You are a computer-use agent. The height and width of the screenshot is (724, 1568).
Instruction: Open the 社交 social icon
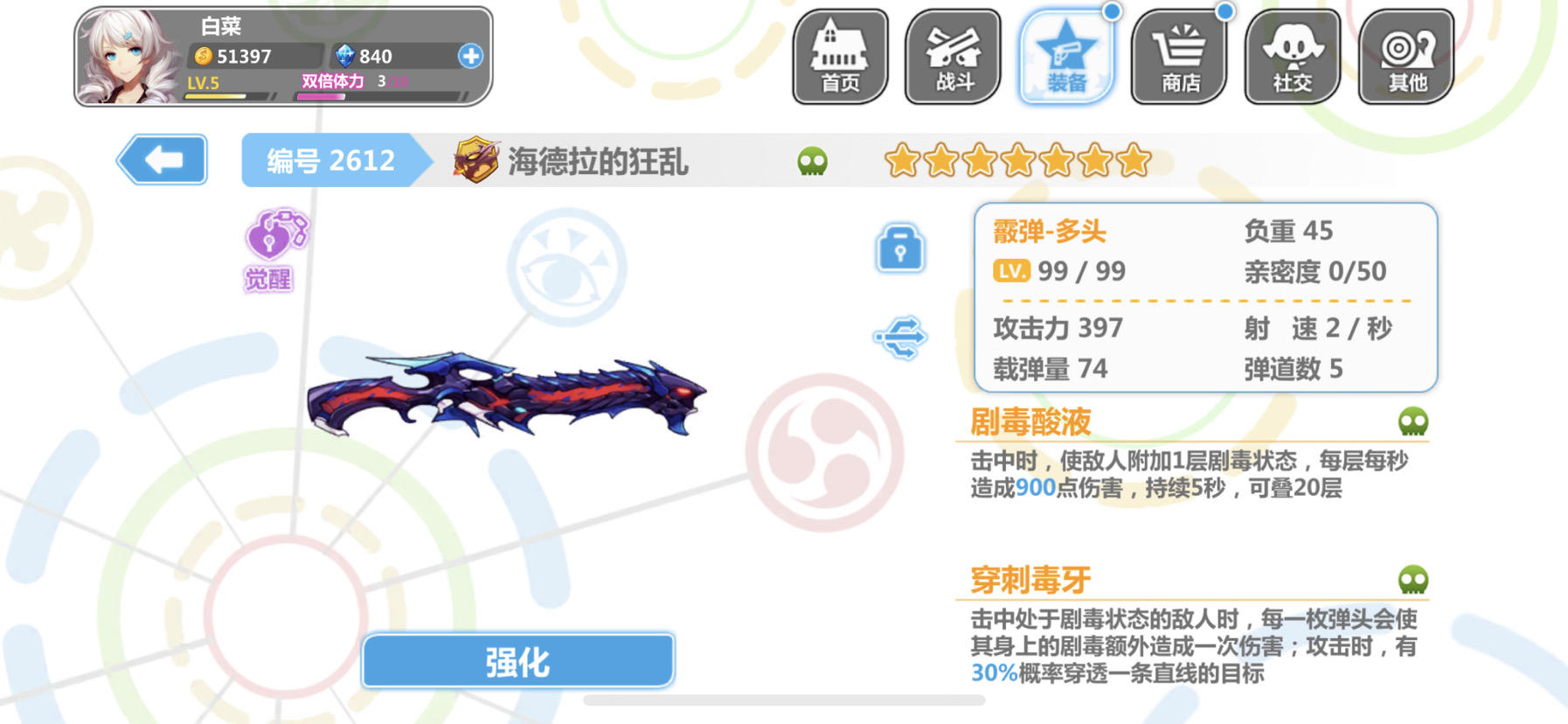[1294, 57]
